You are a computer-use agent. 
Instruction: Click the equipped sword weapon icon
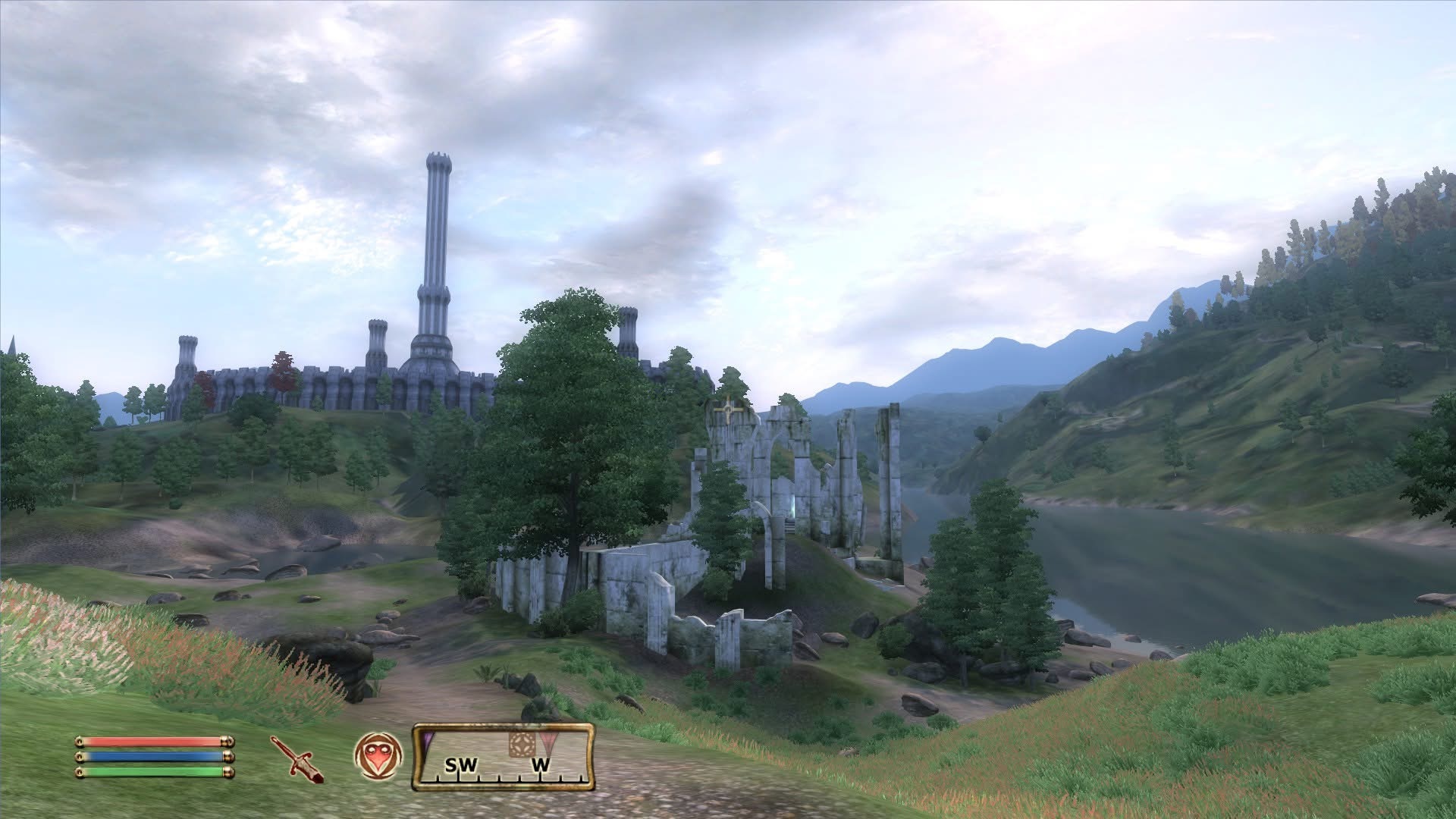(297, 758)
